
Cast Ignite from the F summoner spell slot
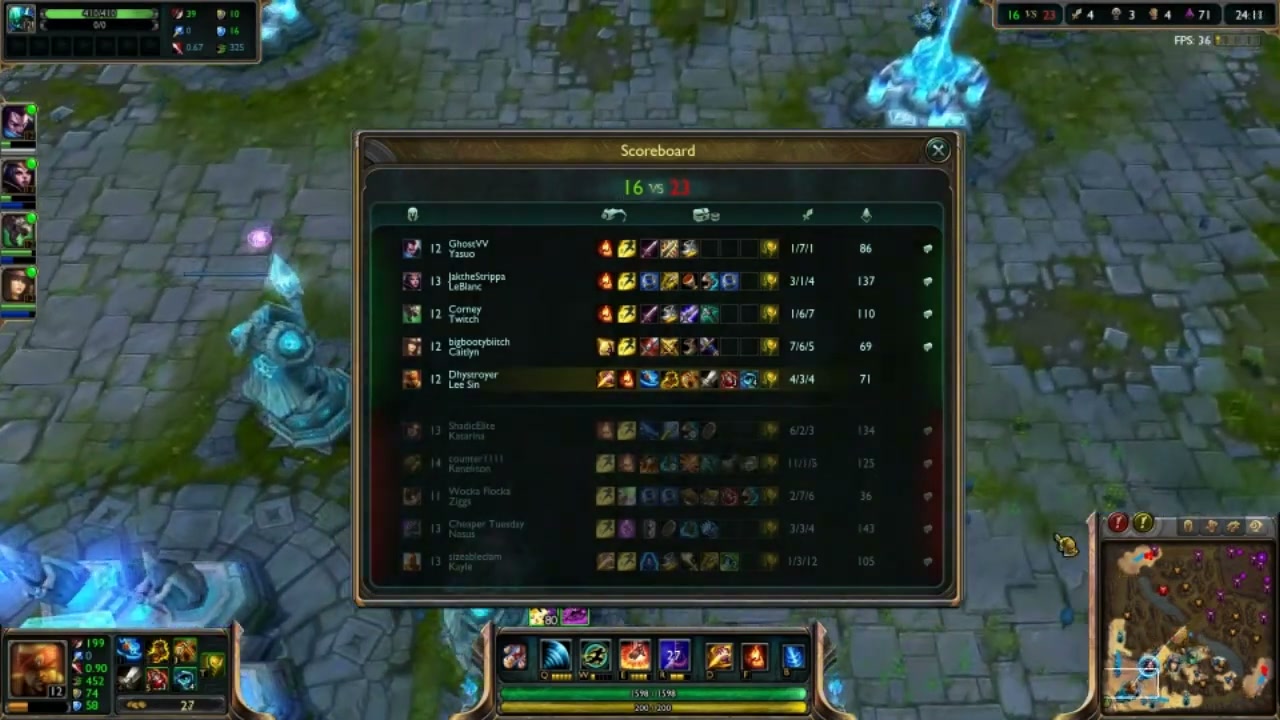point(755,654)
